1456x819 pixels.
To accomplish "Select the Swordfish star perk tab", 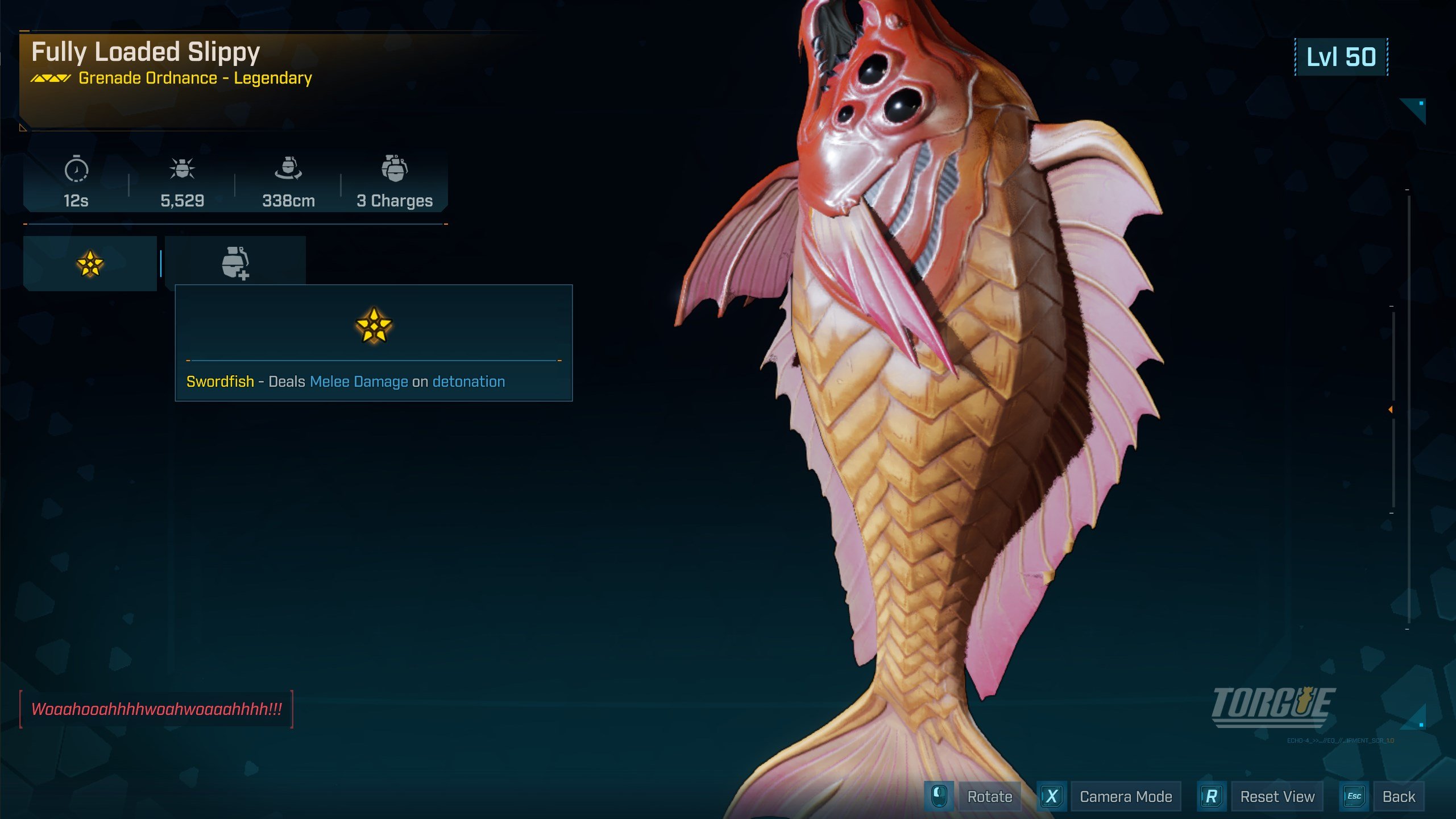I will pyautogui.click(x=90, y=264).
